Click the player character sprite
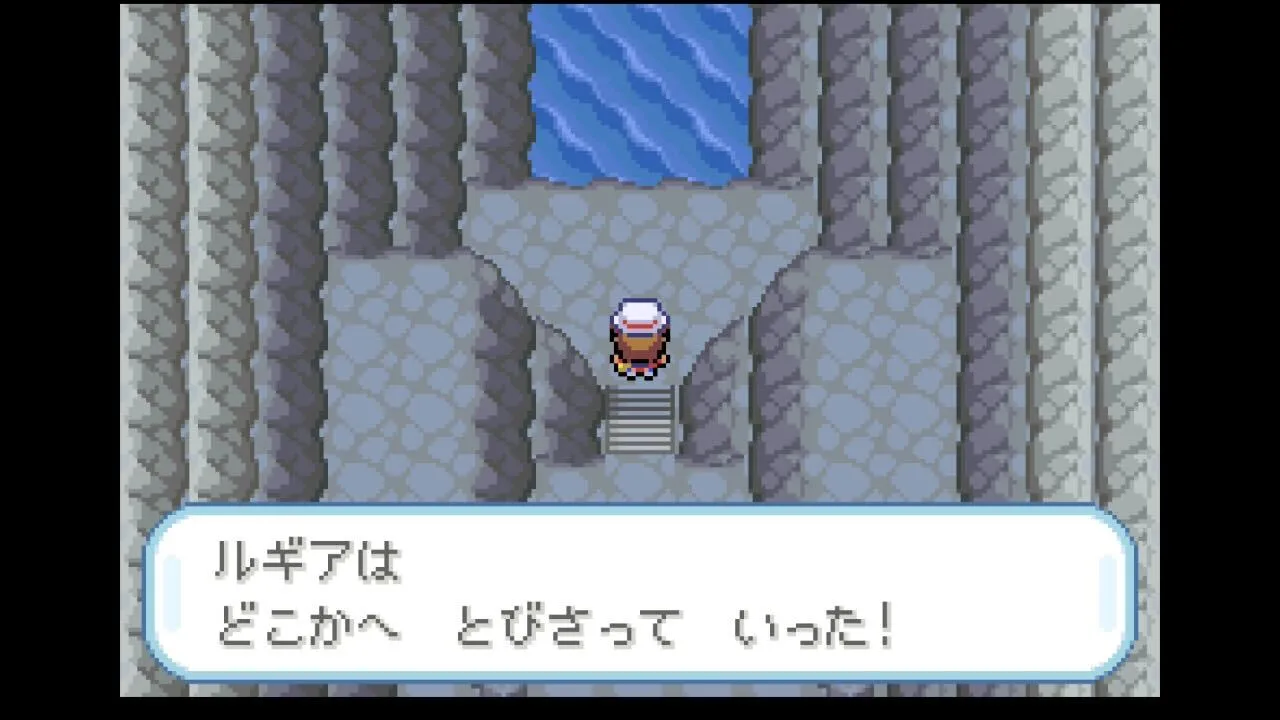1280x720 pixels. (637, 340)
